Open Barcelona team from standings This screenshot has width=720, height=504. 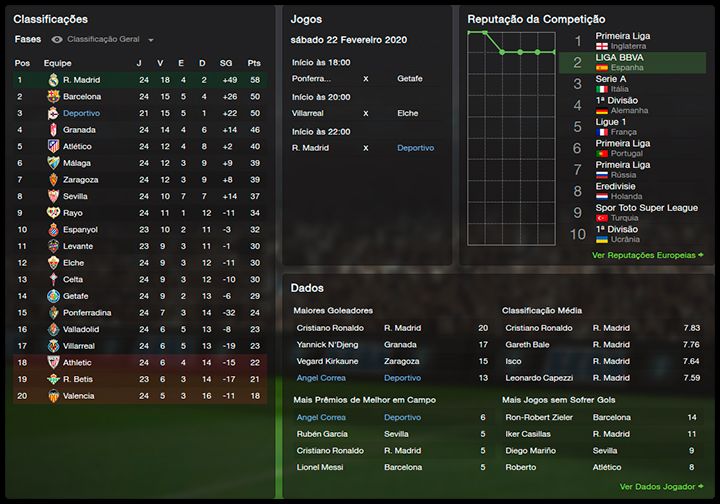pos(82,96)
